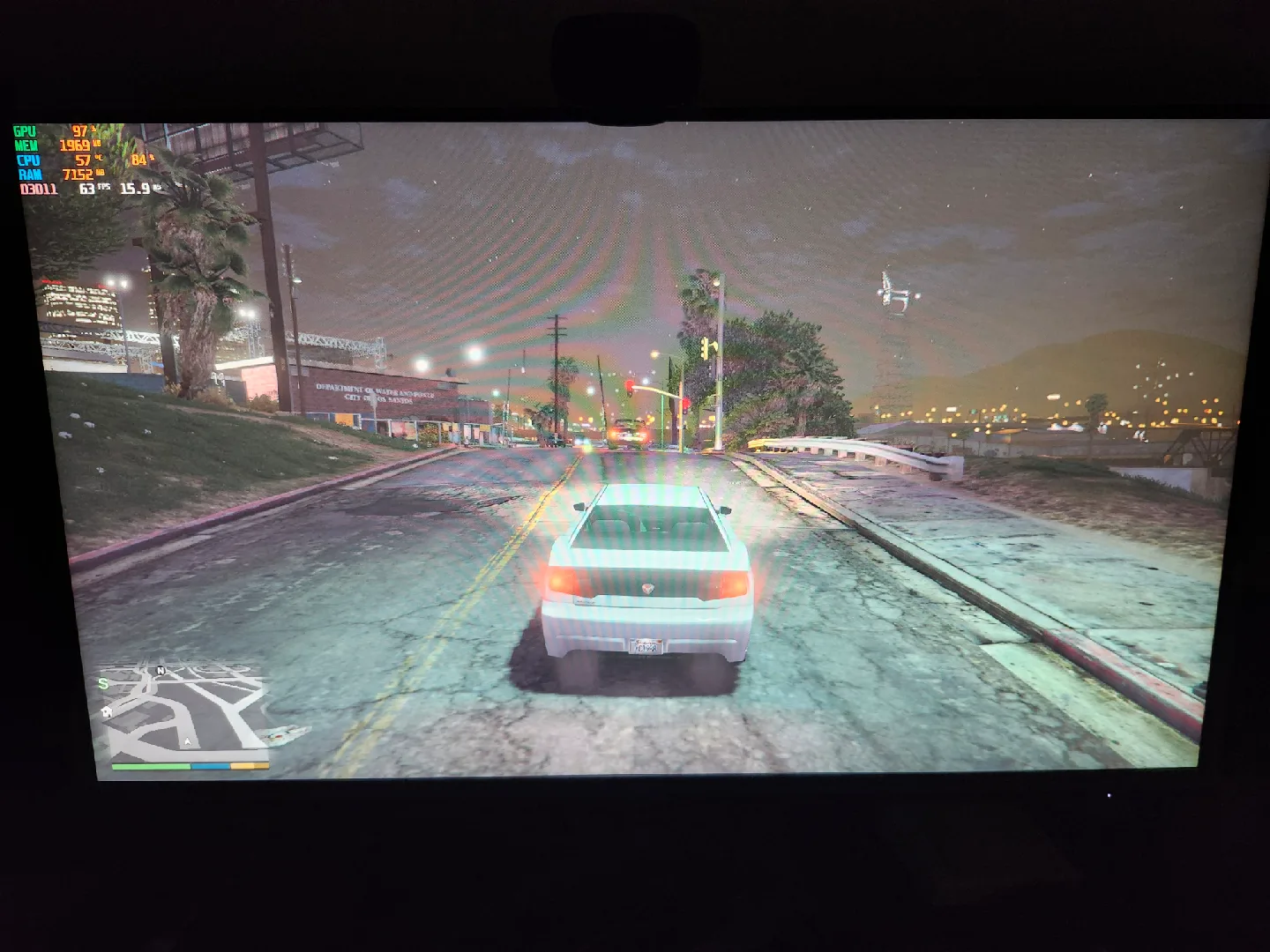Viewport: 1270px width, 952px height.
Task: Click the safehouse house icon on the minimap
Action: (107, 712)
